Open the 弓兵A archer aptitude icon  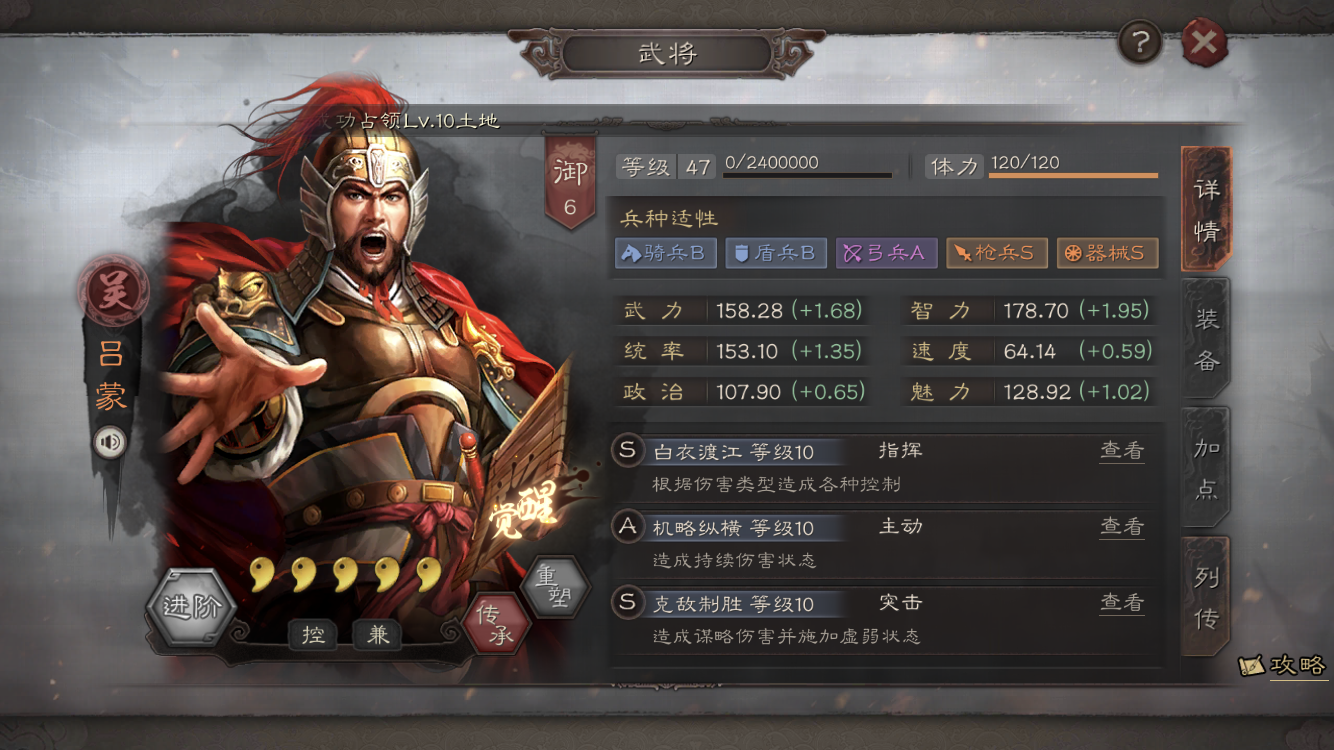pyautogui.click(x=886, y=253)
